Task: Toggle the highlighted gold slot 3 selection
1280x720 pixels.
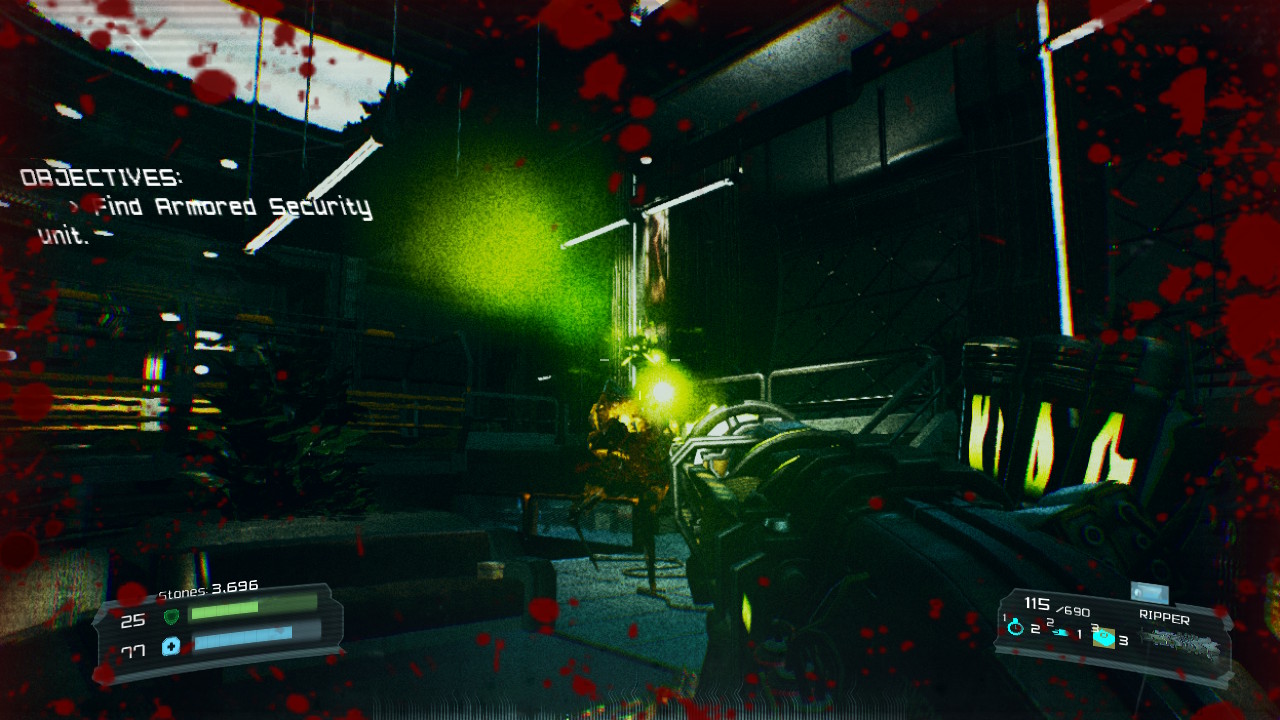Action: pyautogui.click(x=1104, y=638)
